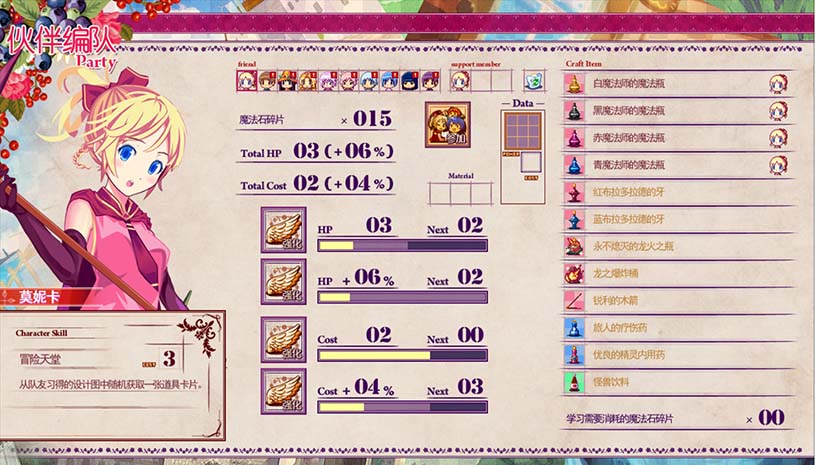Click the green recycle icon by support members
815x465 pixels.
[x=534, y=81]
